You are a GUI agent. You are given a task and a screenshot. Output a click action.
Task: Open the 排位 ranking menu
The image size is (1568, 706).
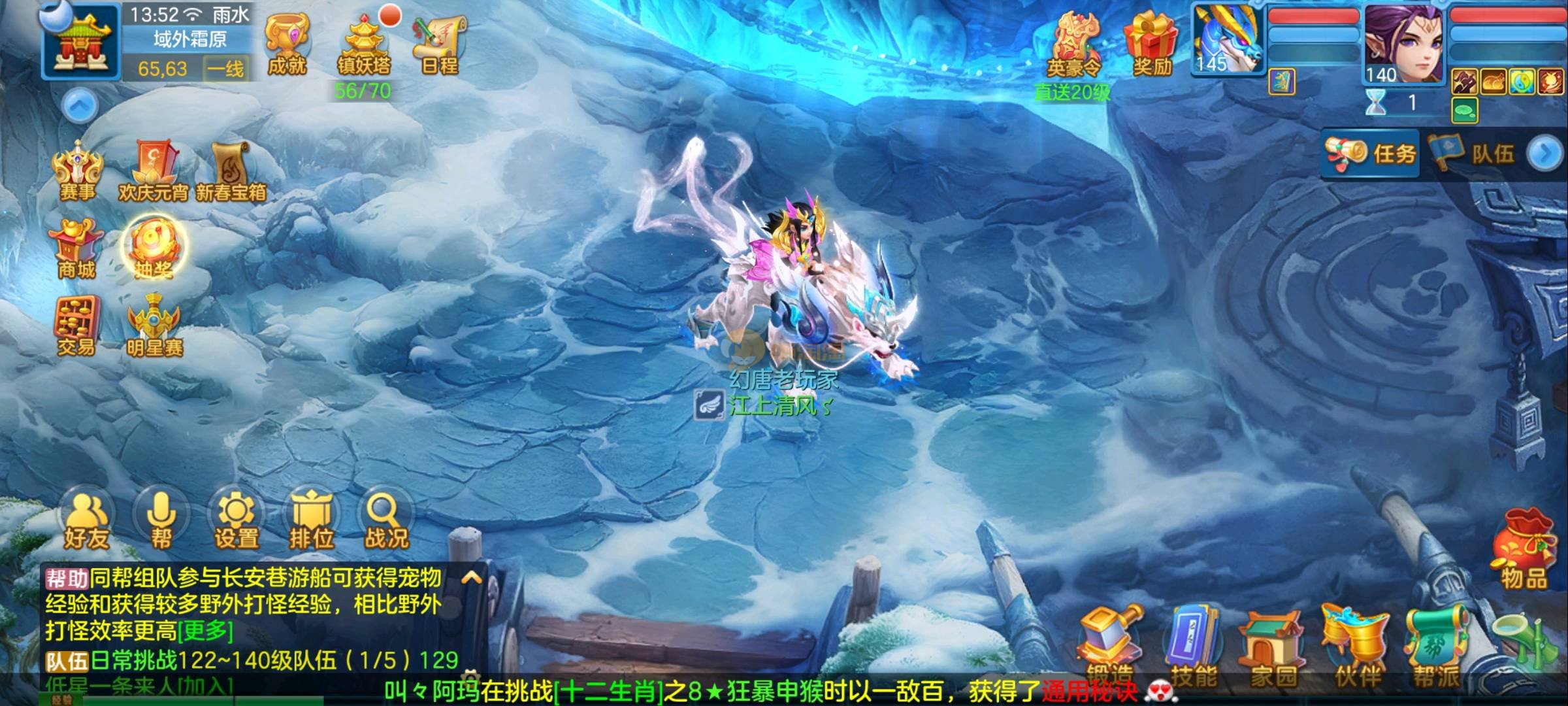(x=312, y=521)
